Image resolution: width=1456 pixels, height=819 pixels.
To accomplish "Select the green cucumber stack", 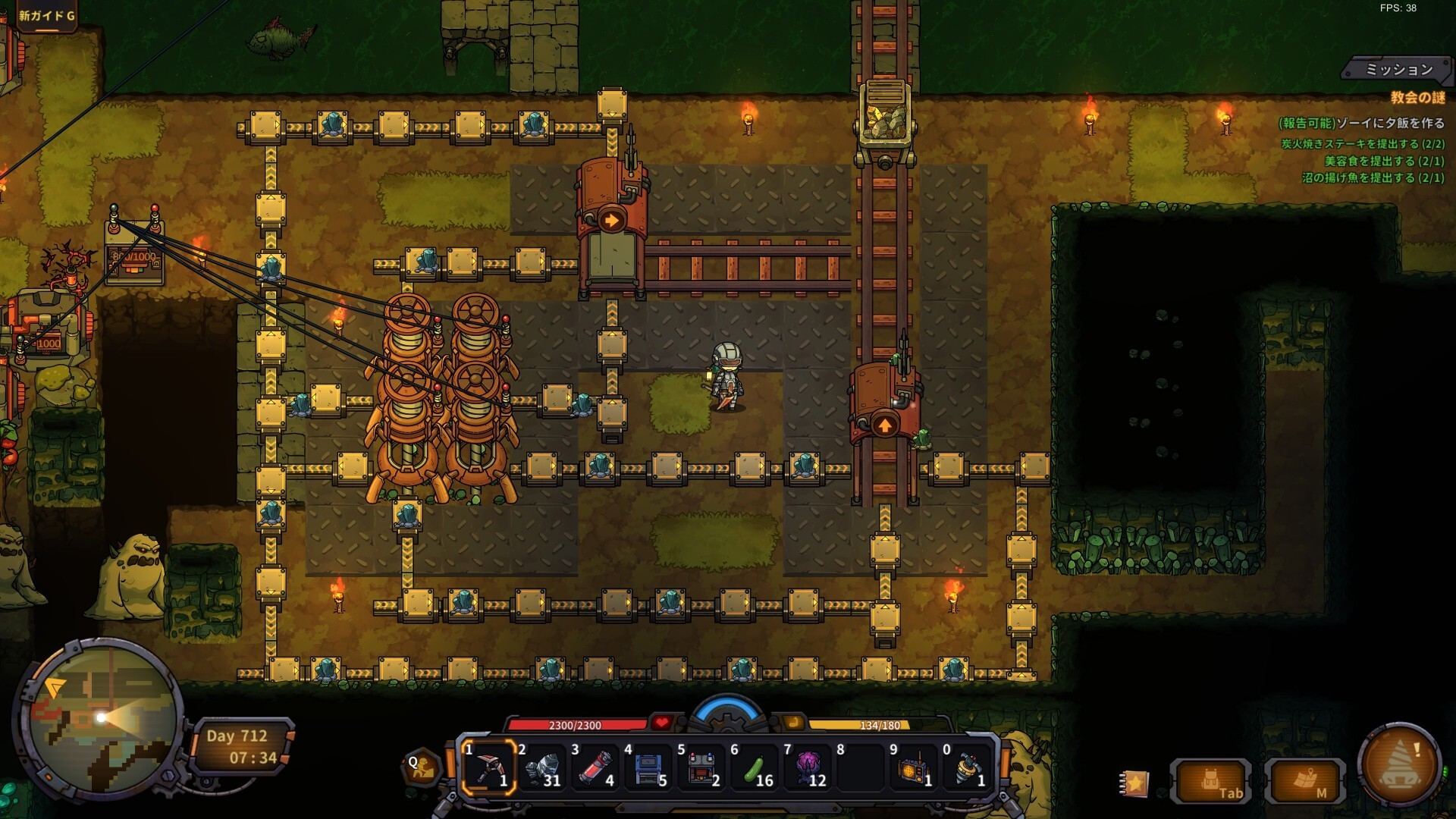I will click(755, 767).
